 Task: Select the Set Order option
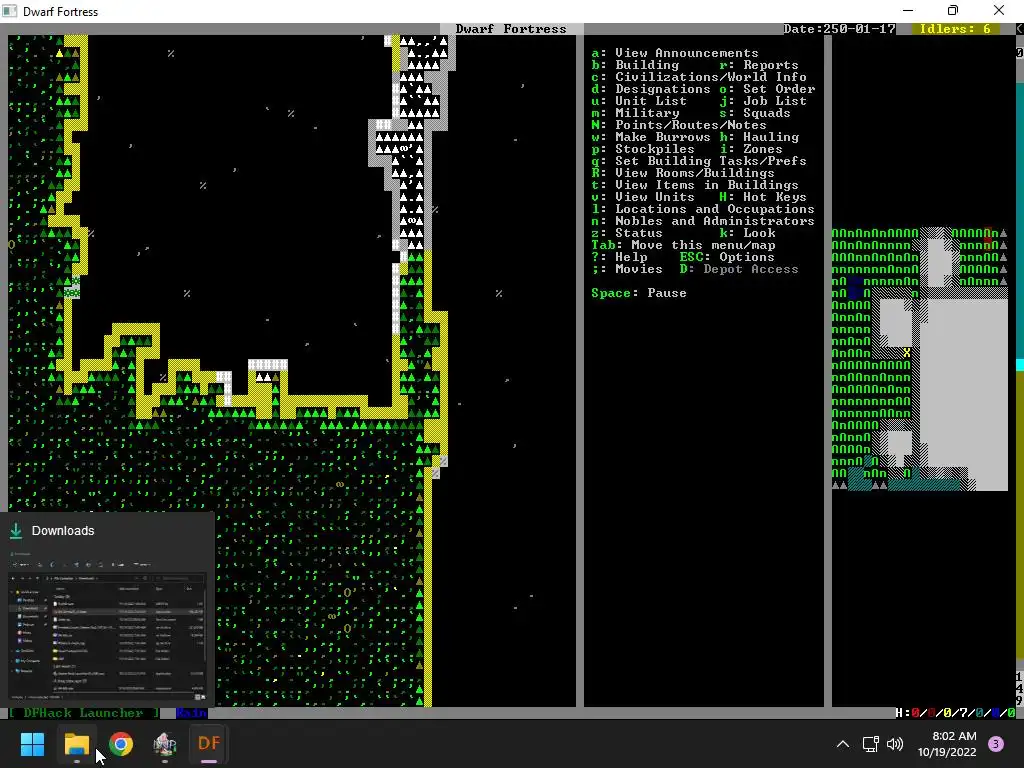point(778,89)
